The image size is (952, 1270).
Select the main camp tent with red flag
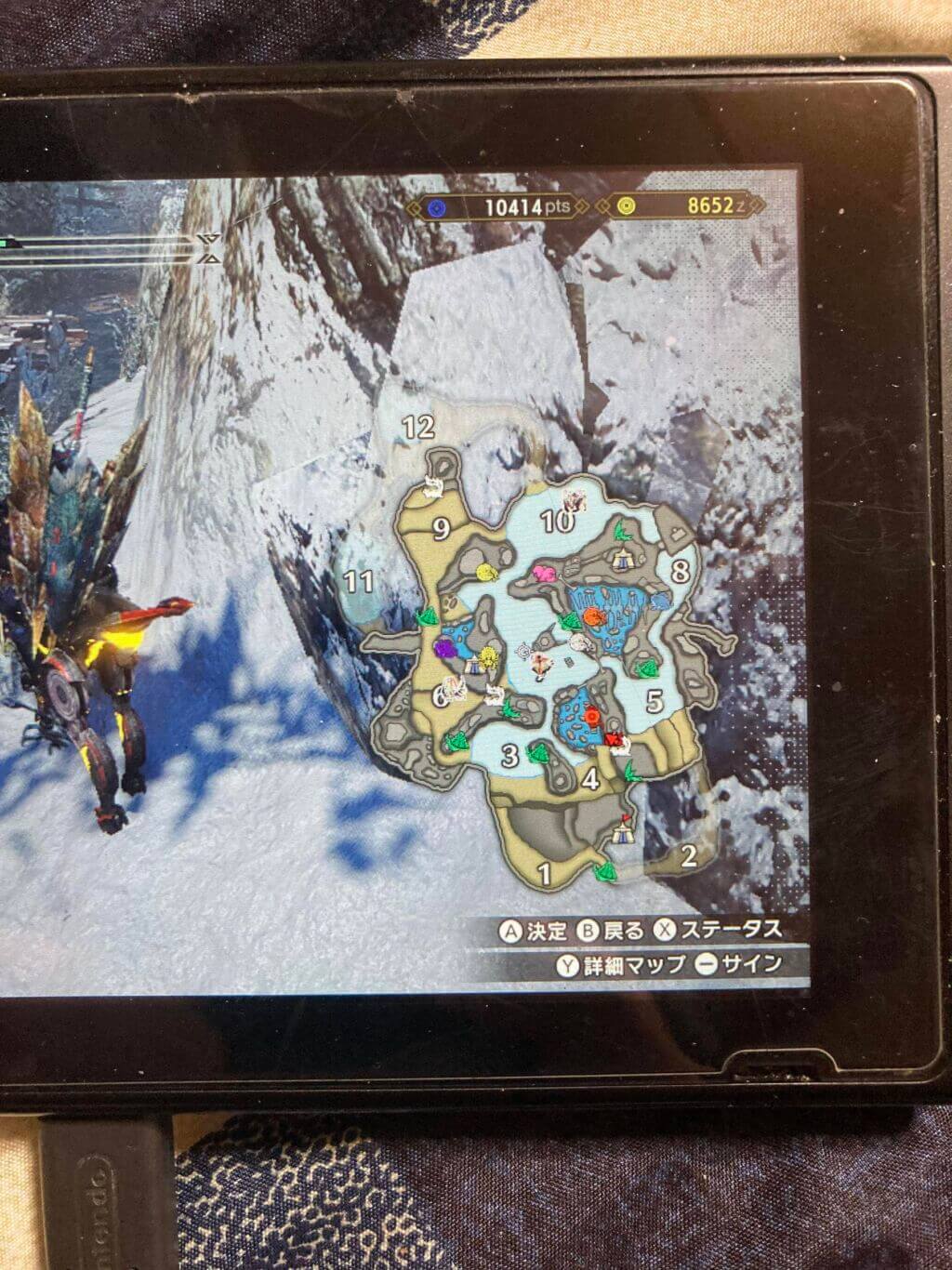(623, 830)
